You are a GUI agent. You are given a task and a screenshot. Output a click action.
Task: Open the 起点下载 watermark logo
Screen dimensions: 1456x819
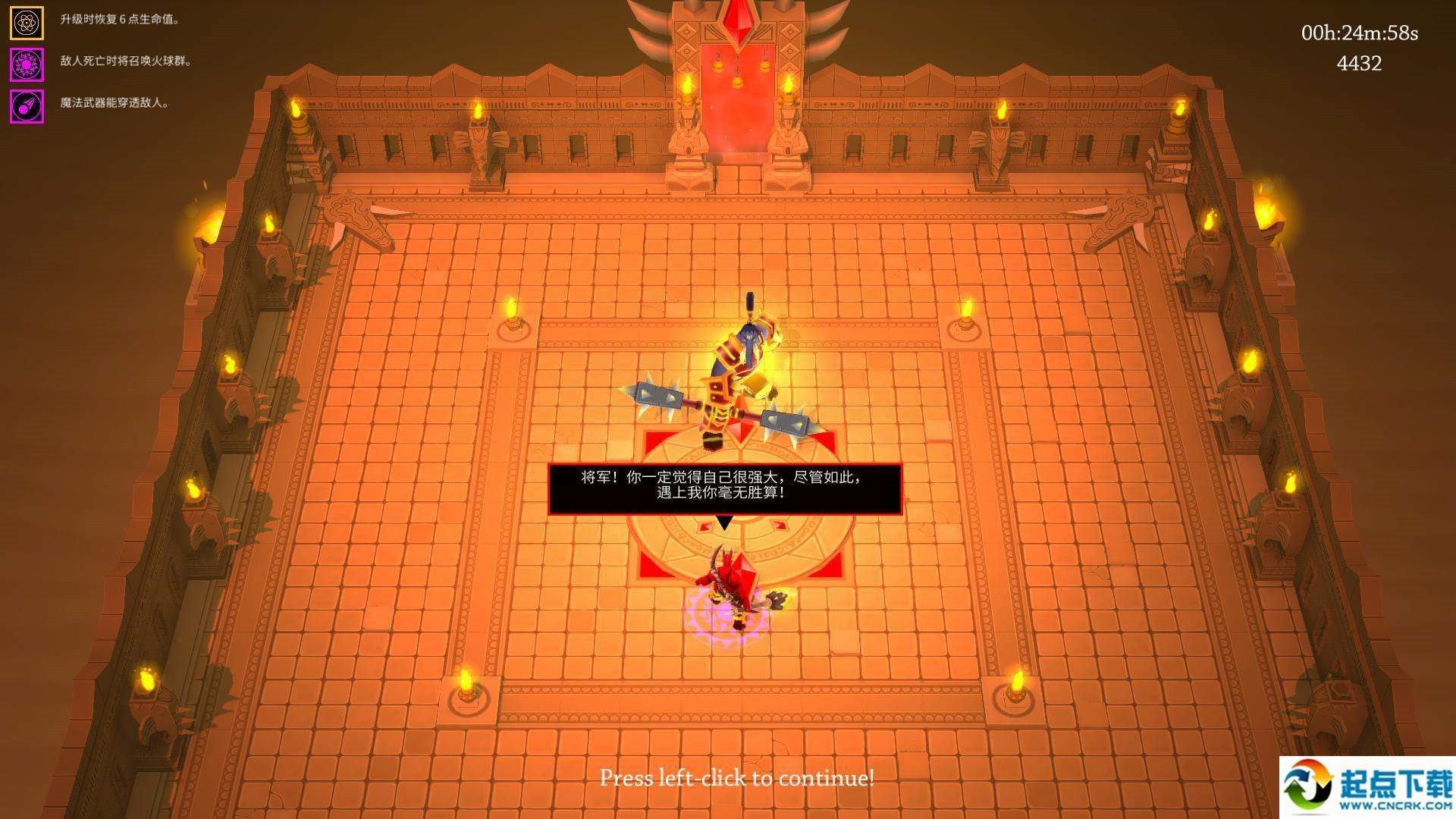[1367, 788]
